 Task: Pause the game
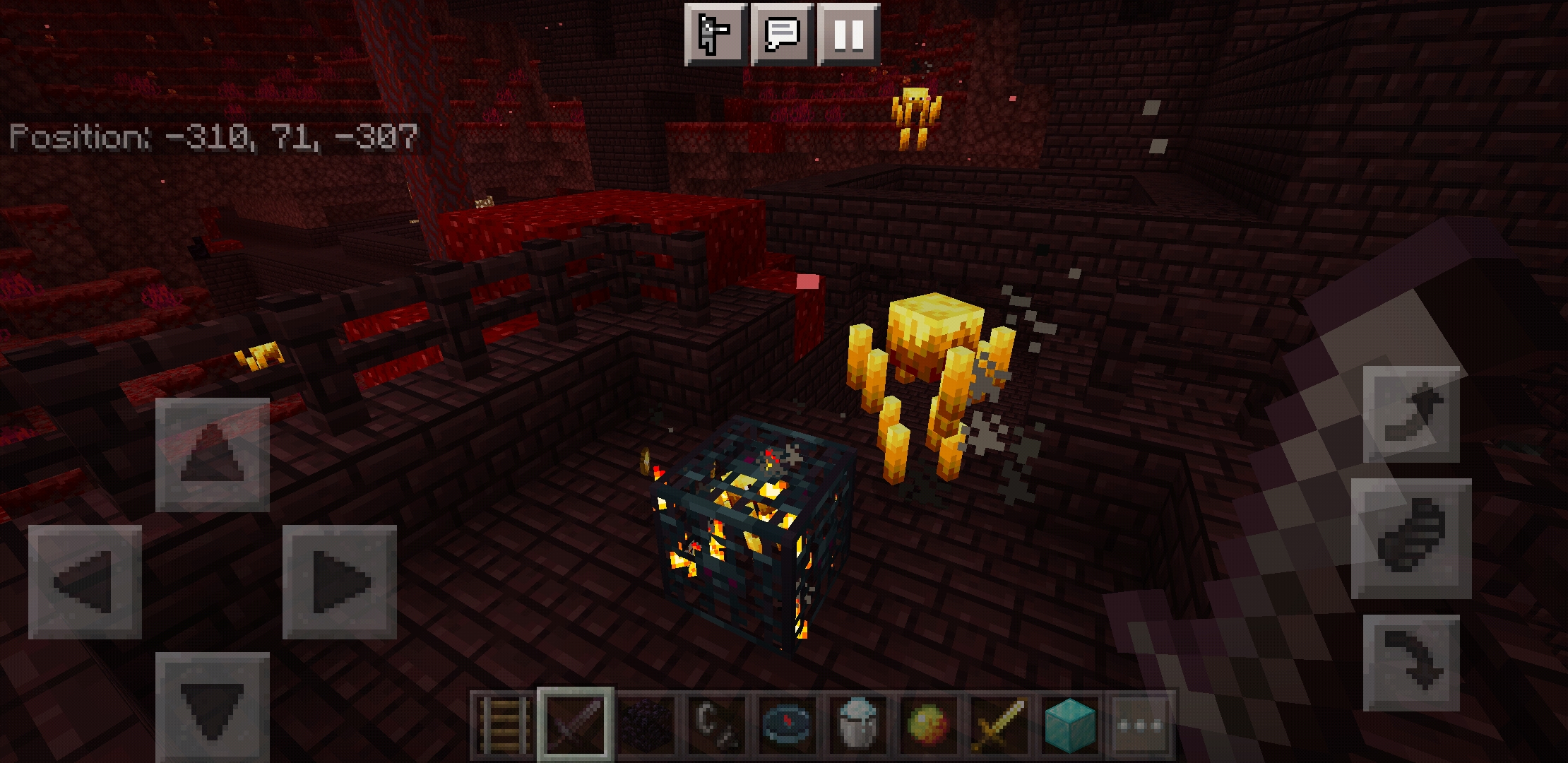click(x=848, y=34)
